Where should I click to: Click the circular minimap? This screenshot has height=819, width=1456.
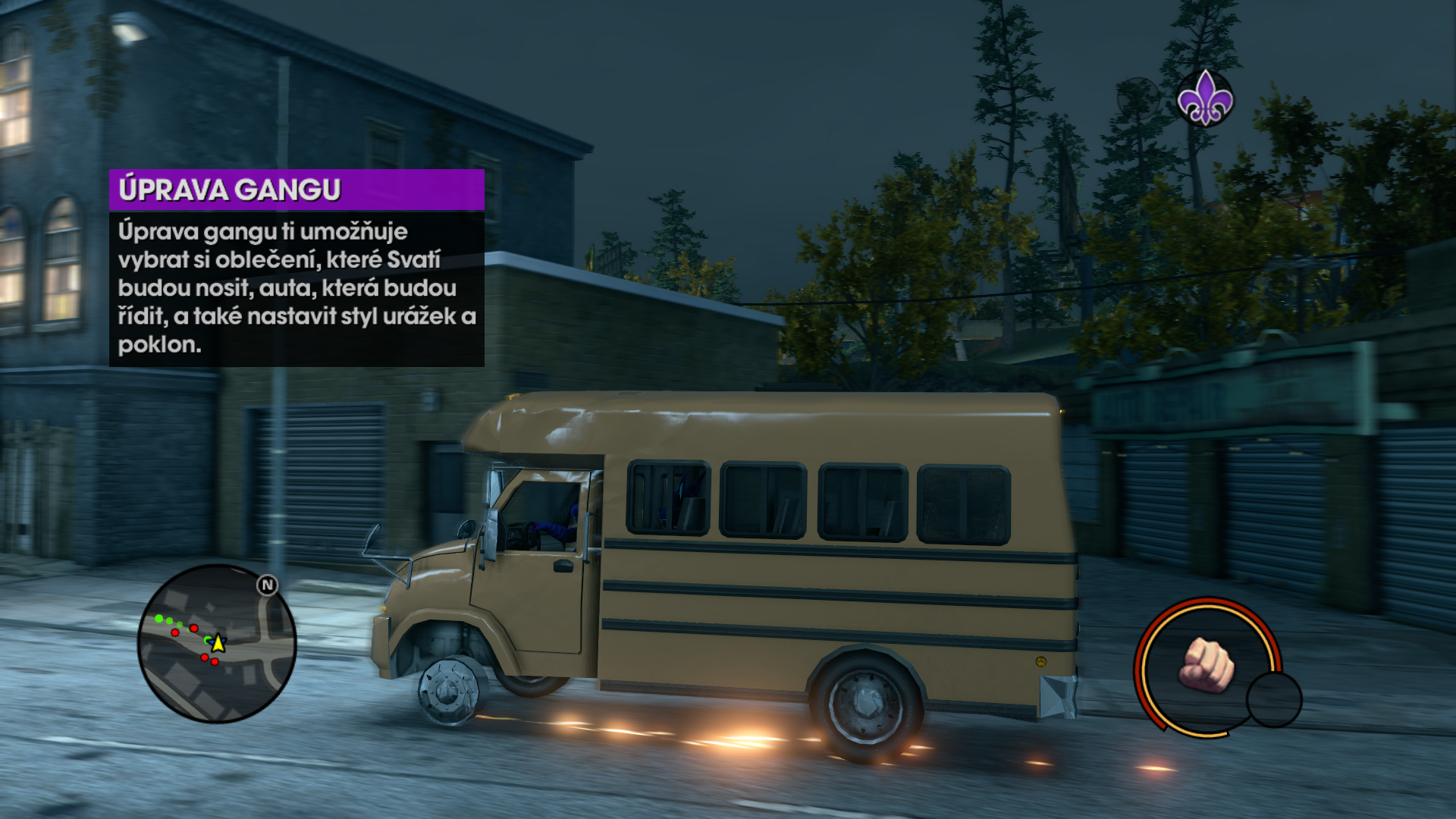click(217, 643)
